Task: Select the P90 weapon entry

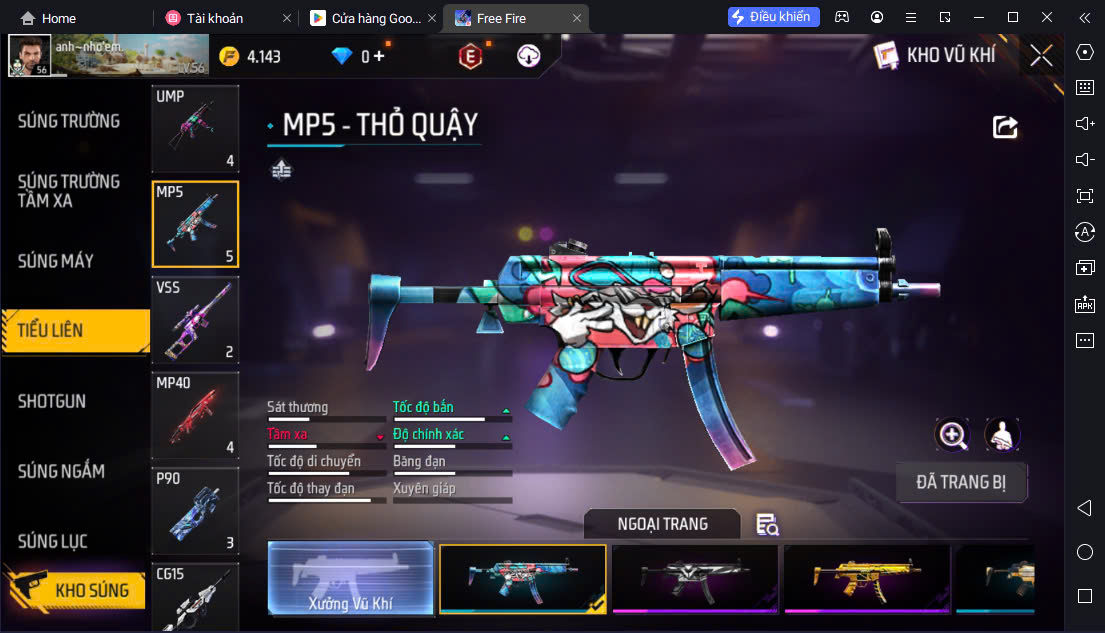Action: (x=195, y=510)
